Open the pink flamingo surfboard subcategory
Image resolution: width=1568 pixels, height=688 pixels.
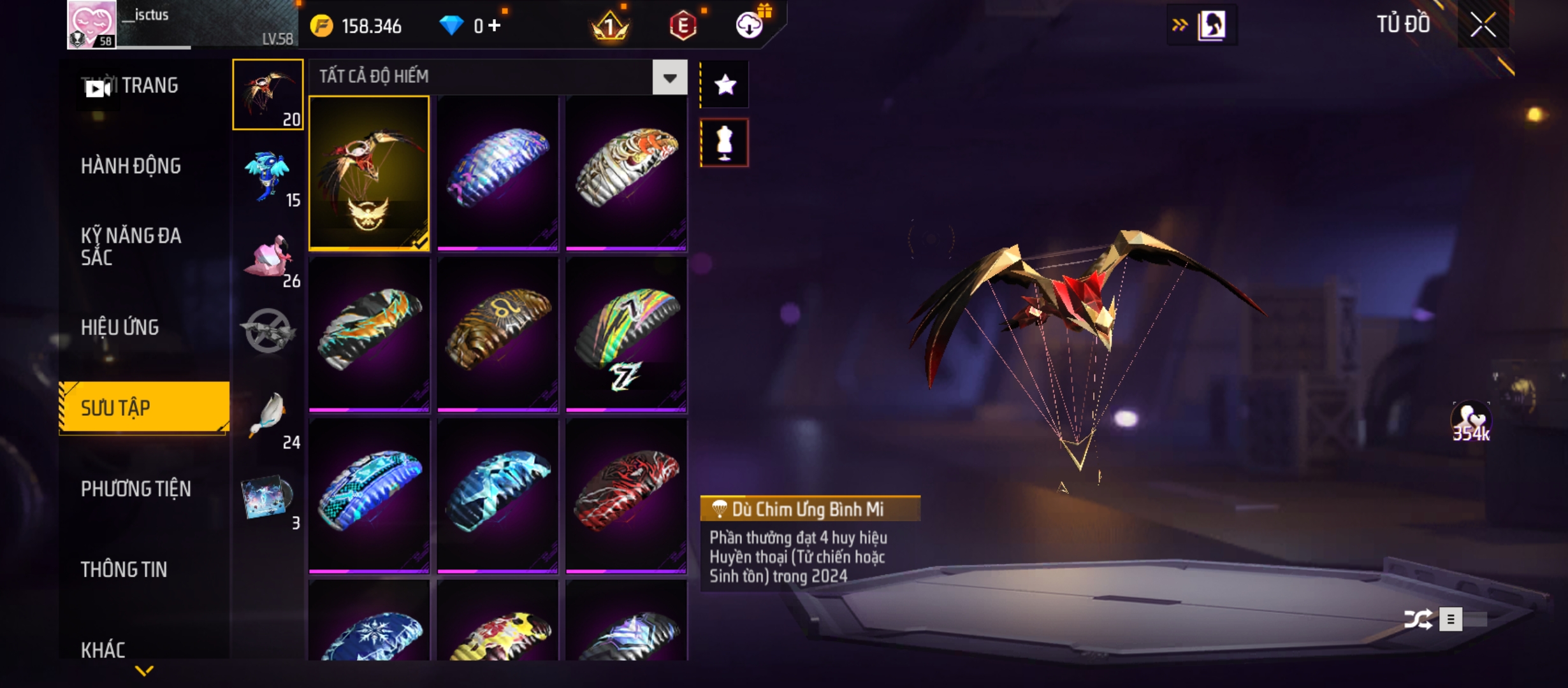coord(268,258)
